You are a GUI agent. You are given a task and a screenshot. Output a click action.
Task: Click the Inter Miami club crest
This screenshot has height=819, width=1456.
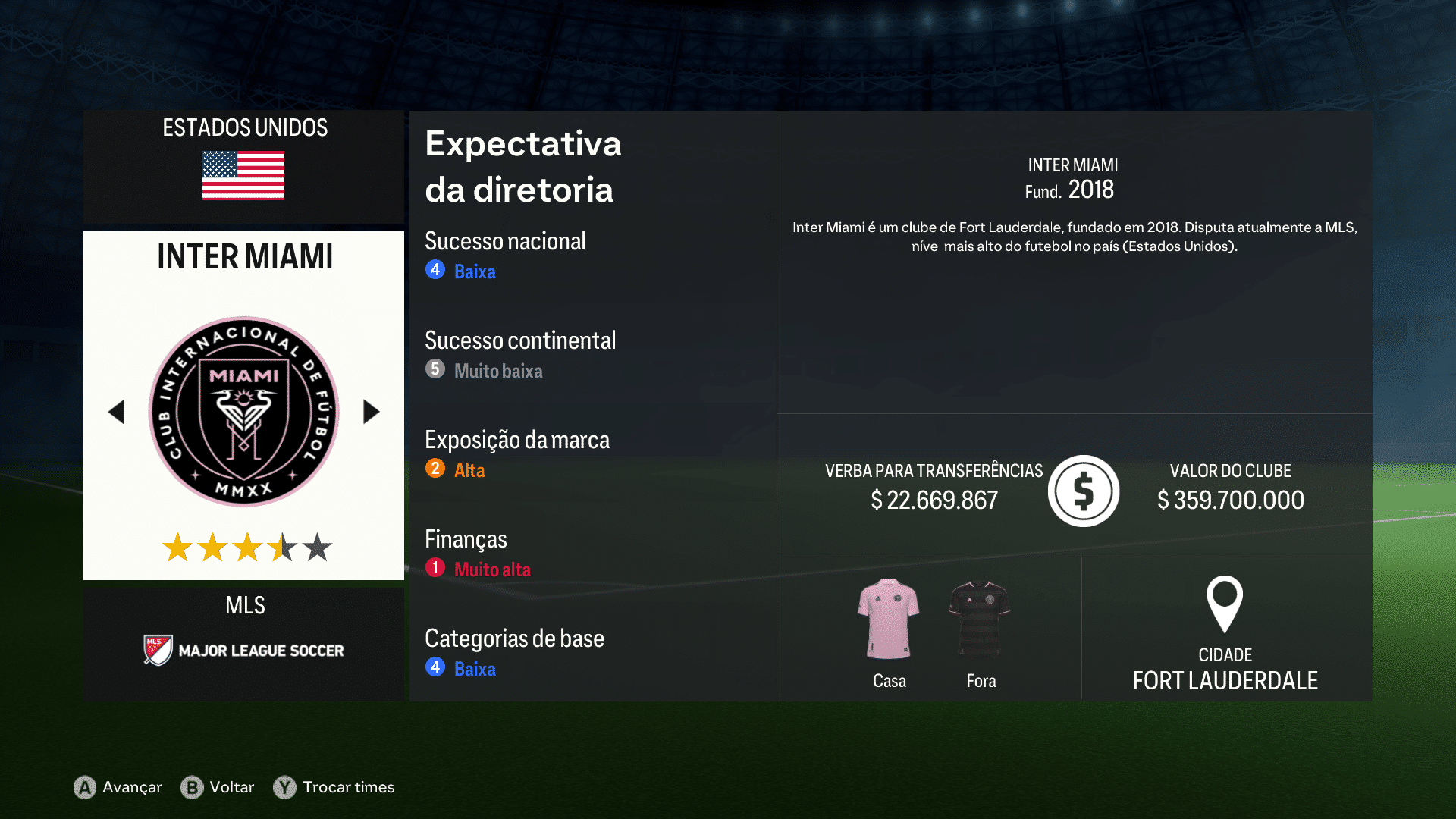(x=243, y=412)
